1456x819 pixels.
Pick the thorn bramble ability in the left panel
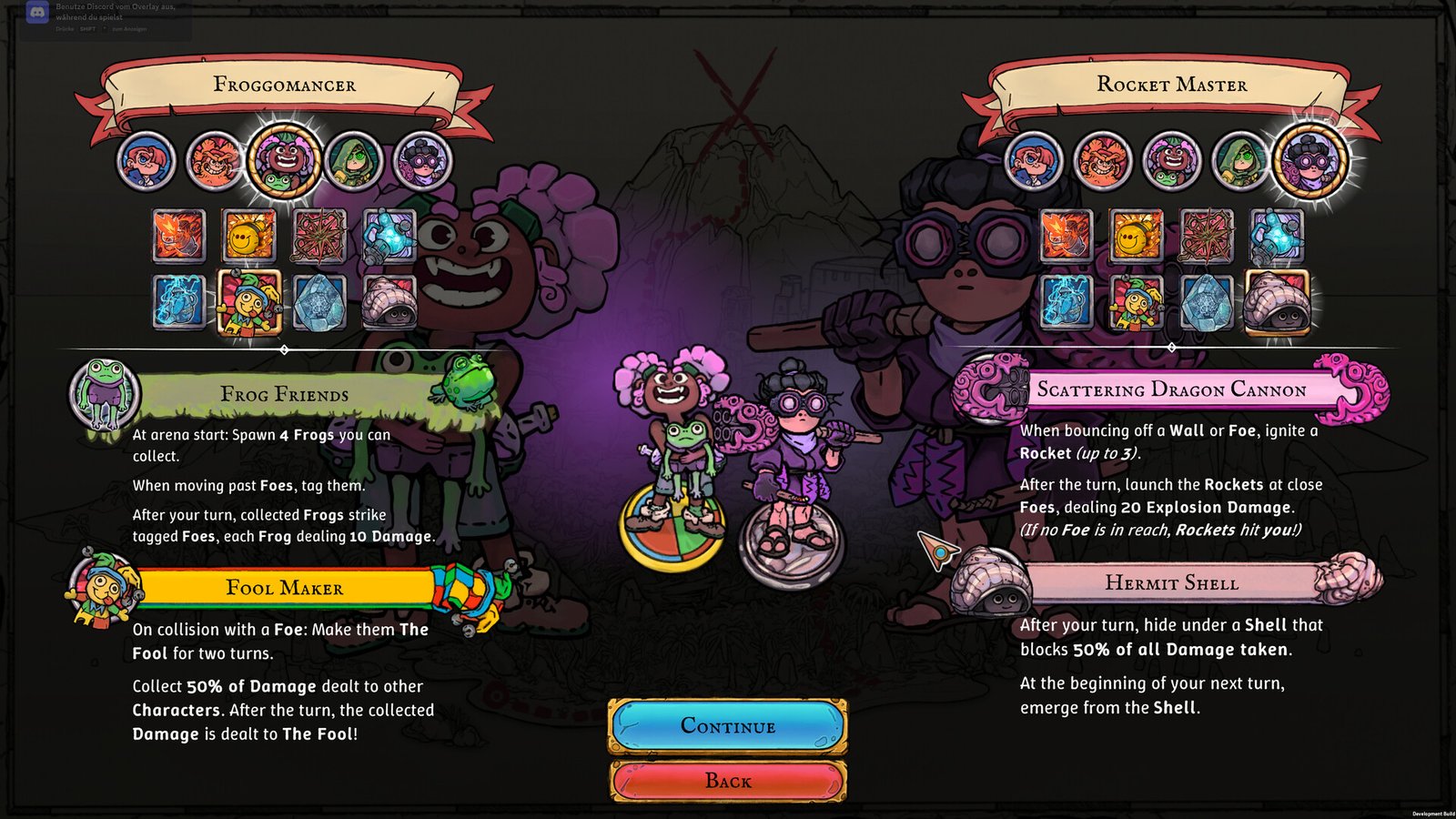[318, 236]
